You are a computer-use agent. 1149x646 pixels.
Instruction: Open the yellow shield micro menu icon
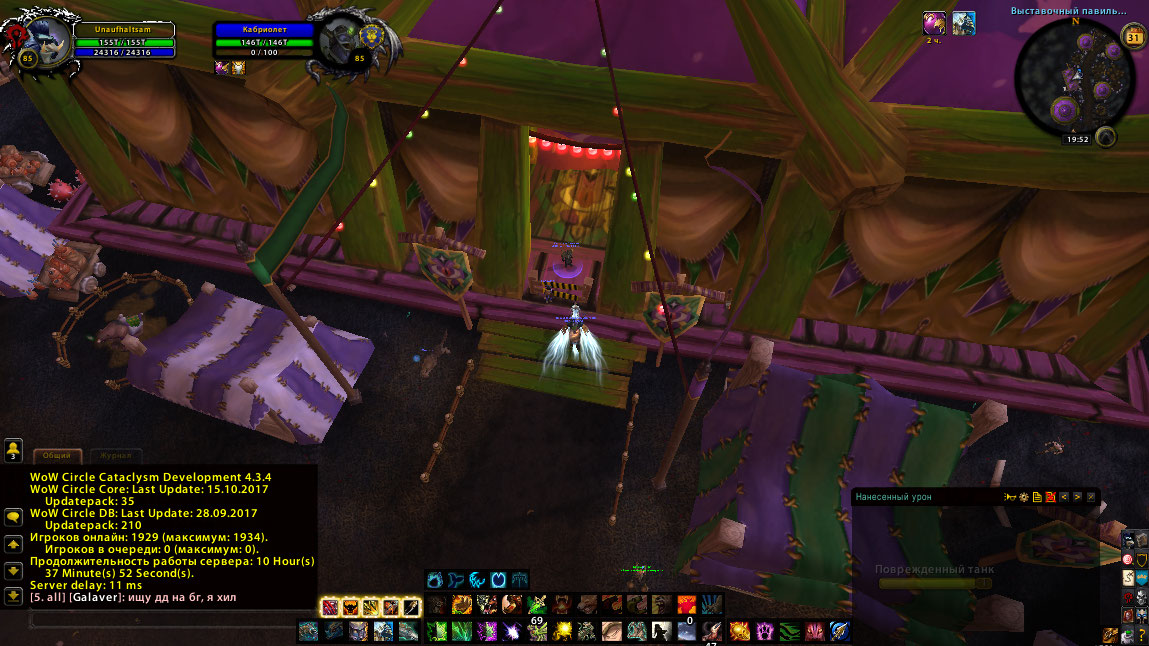point(1141,560)
